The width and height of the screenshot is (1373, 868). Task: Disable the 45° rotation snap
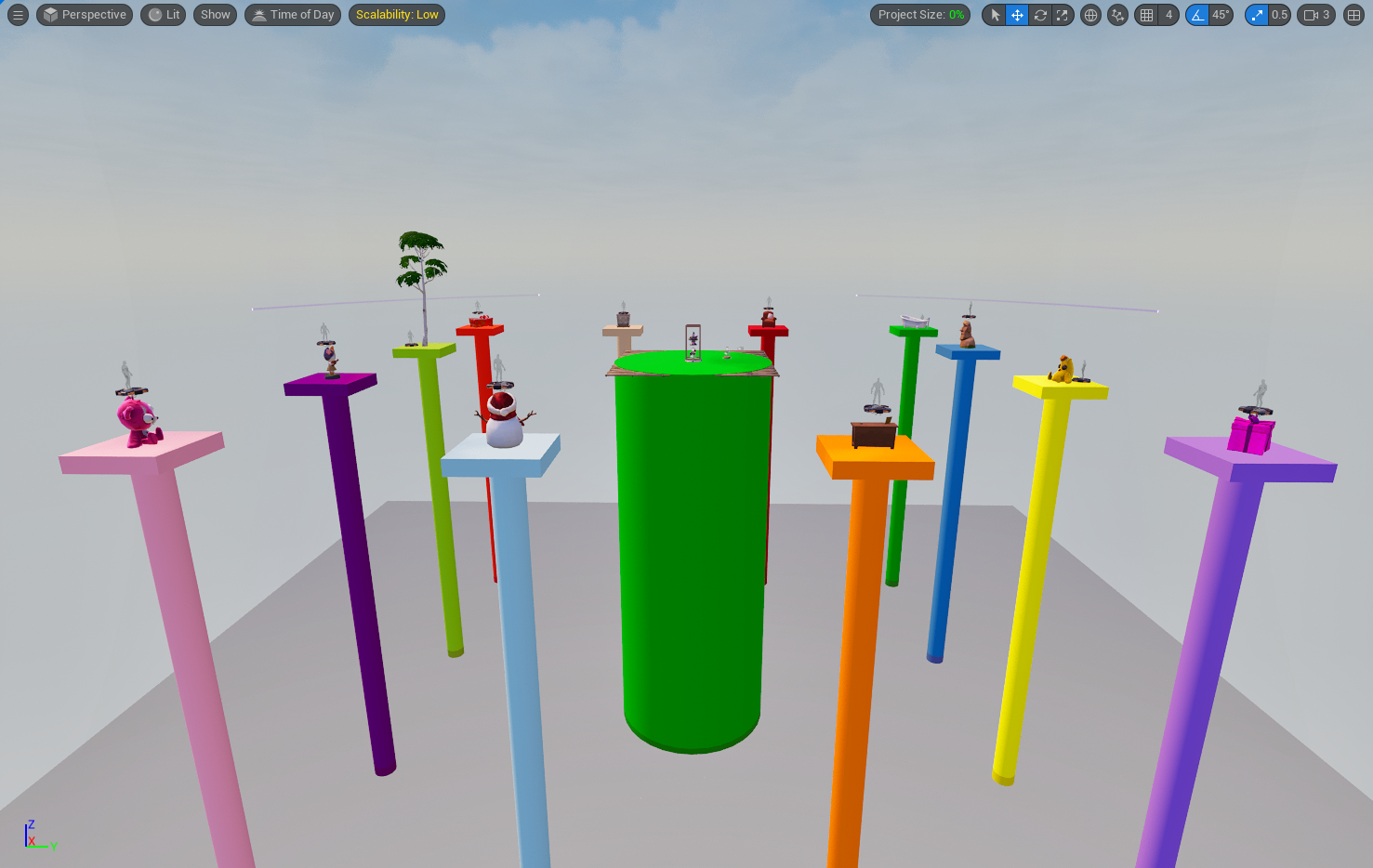[1197, 15]
